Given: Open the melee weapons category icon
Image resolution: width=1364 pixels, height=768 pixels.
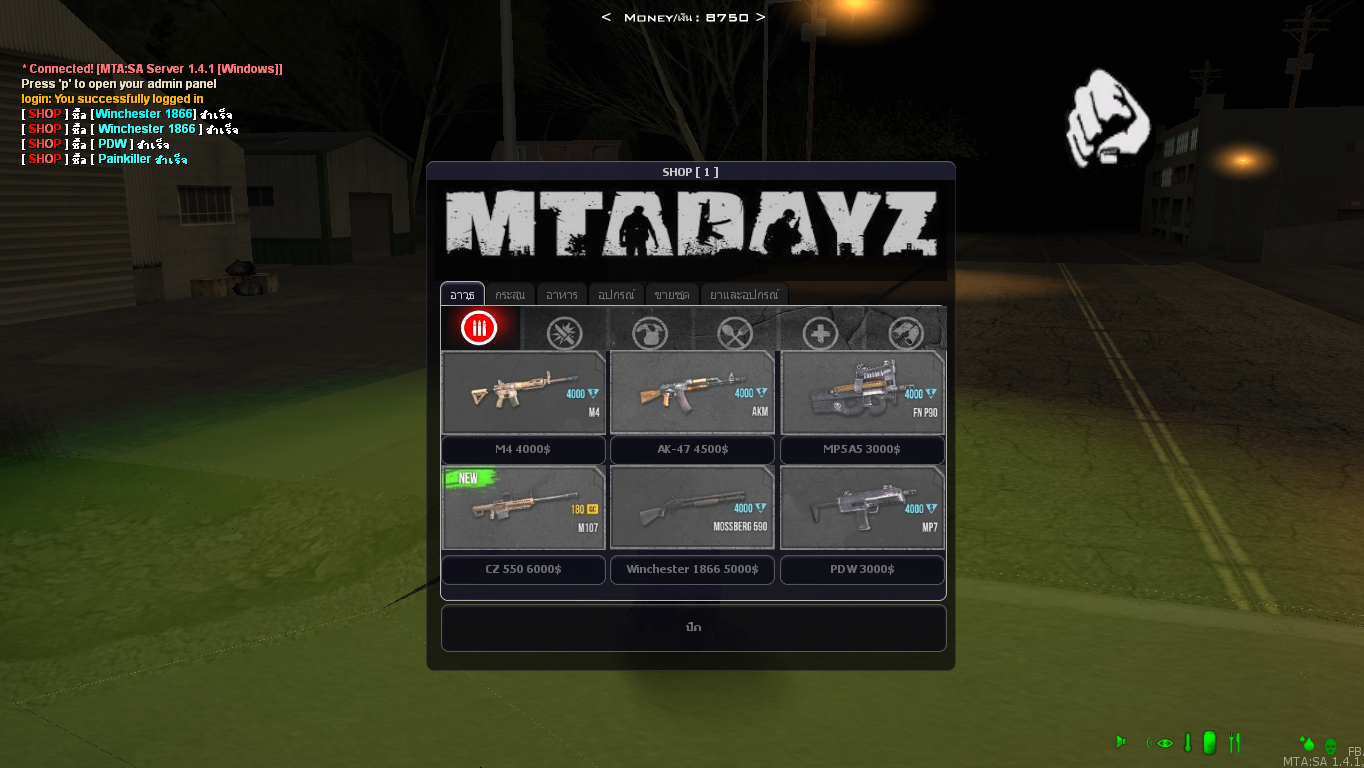Looking at the screenshot, I should point(565,332).
